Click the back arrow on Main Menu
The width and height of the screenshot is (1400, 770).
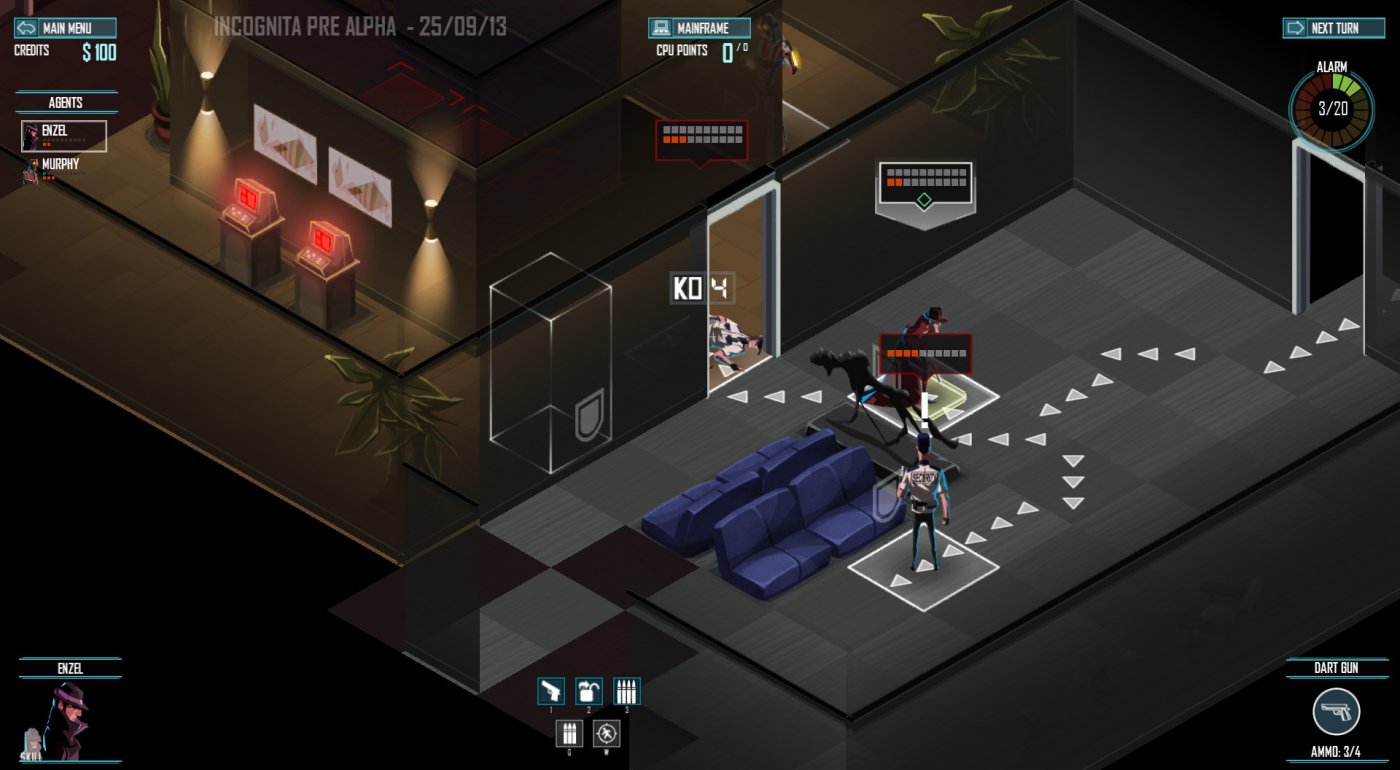(x=27, y=28)
